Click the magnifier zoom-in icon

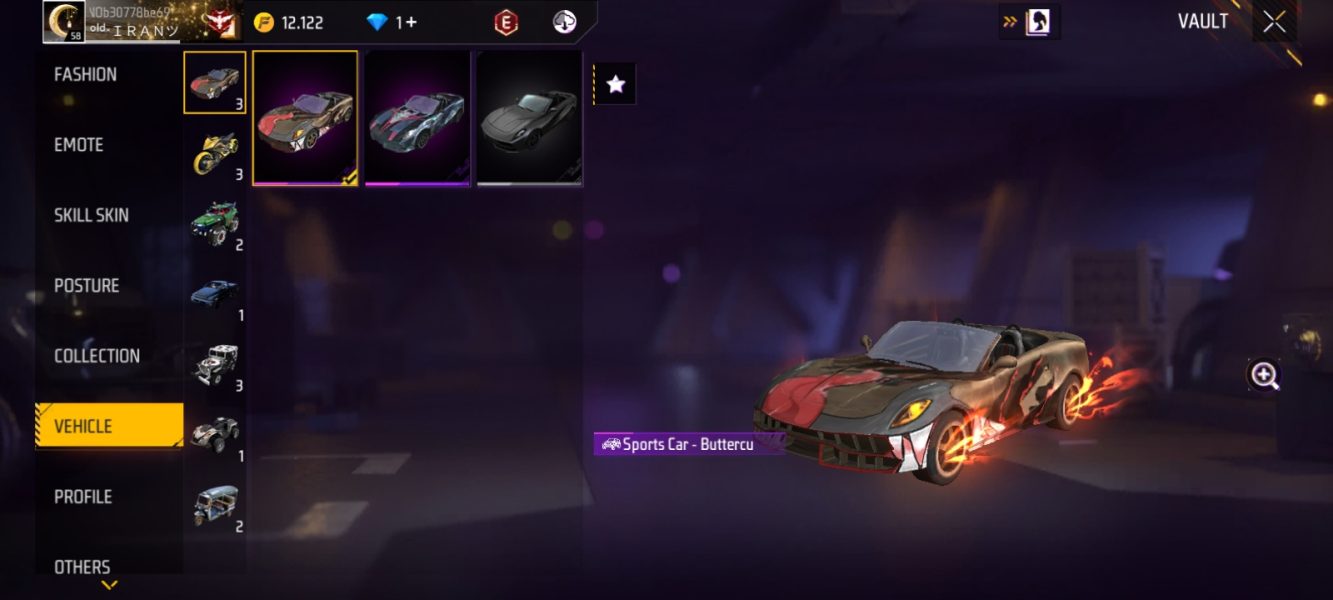[x=1264, y=376]
